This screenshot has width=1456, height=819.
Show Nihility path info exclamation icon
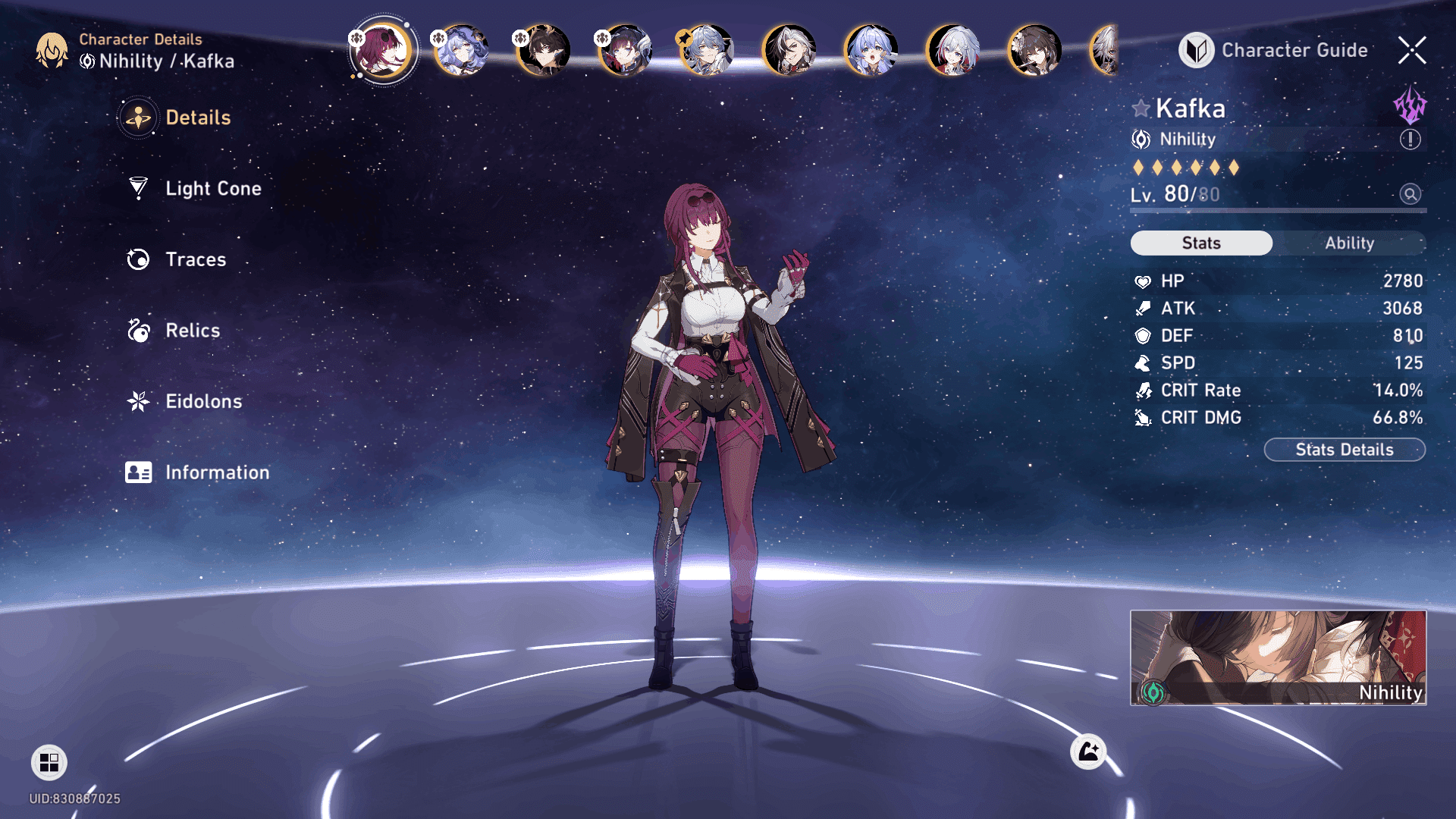[x=1410, y=140]
